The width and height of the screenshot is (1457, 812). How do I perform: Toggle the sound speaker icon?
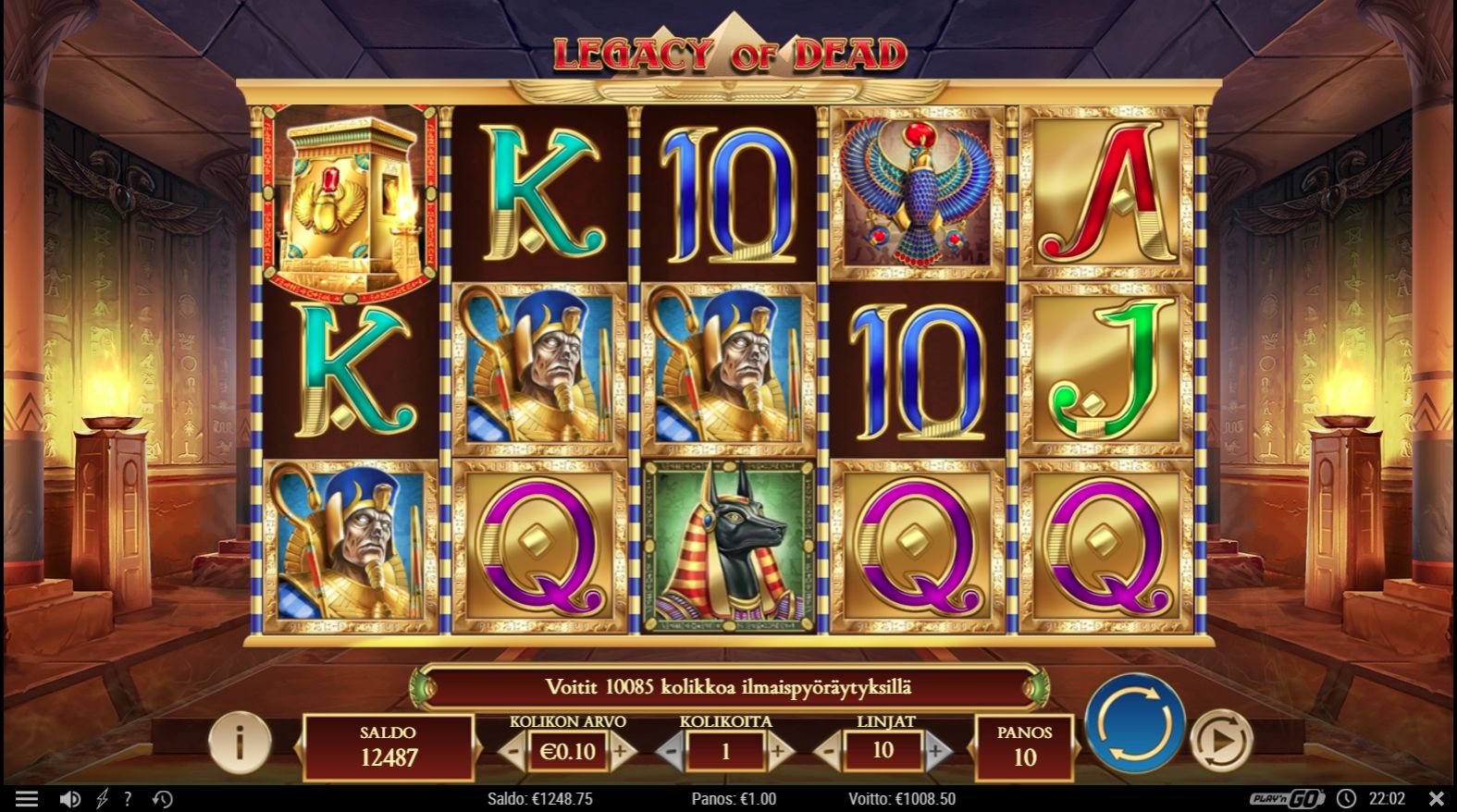click(x=69, y=799)
